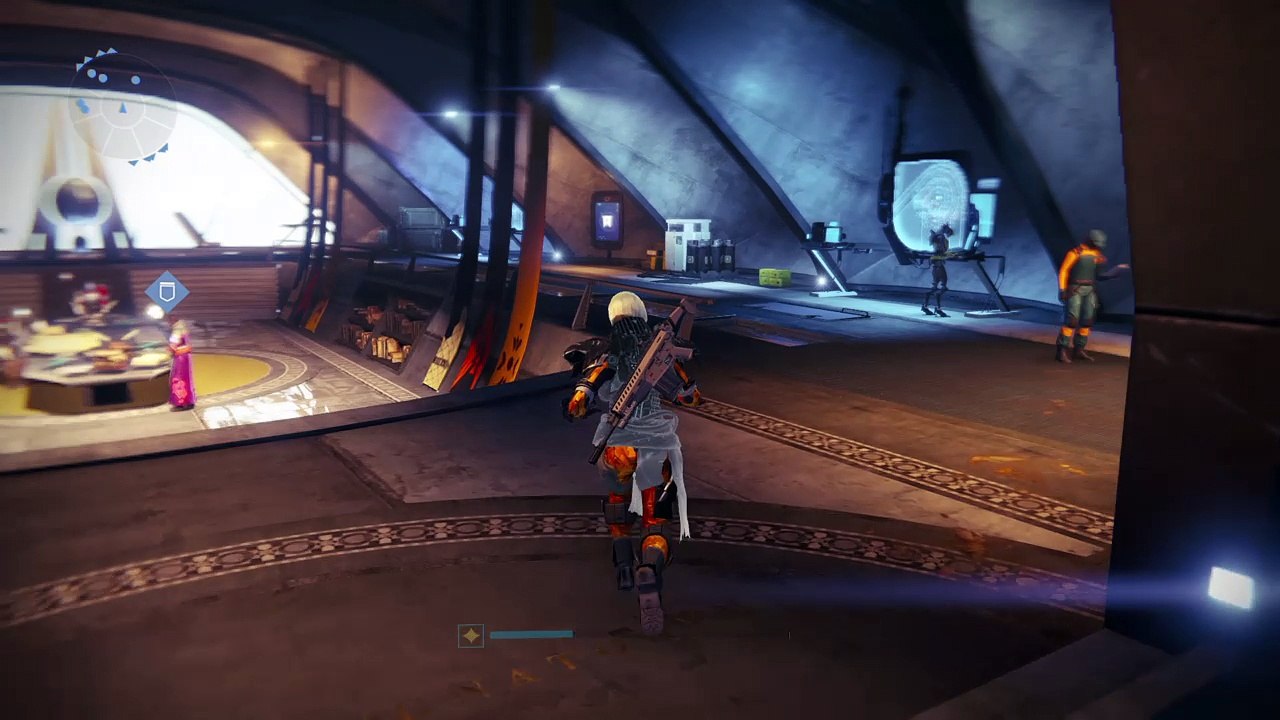This screenshot has width=1280, height=720.
Task: Click the super ability diamond icon
Action: pyautogui.click(x=471, y=635)
